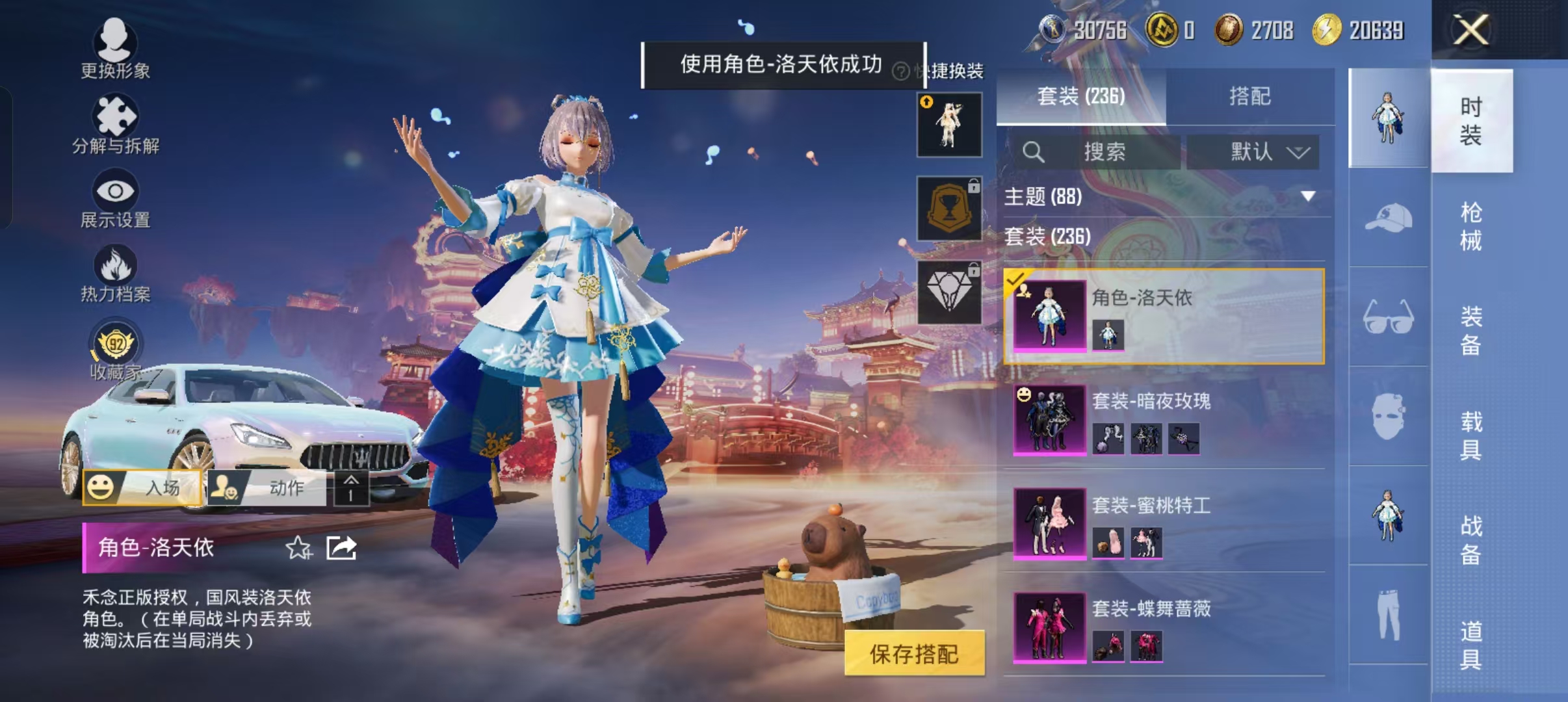Share the 角色-洛天依 outfit
The height and width of the screenshot is (702, 1568).
(341, 548)
